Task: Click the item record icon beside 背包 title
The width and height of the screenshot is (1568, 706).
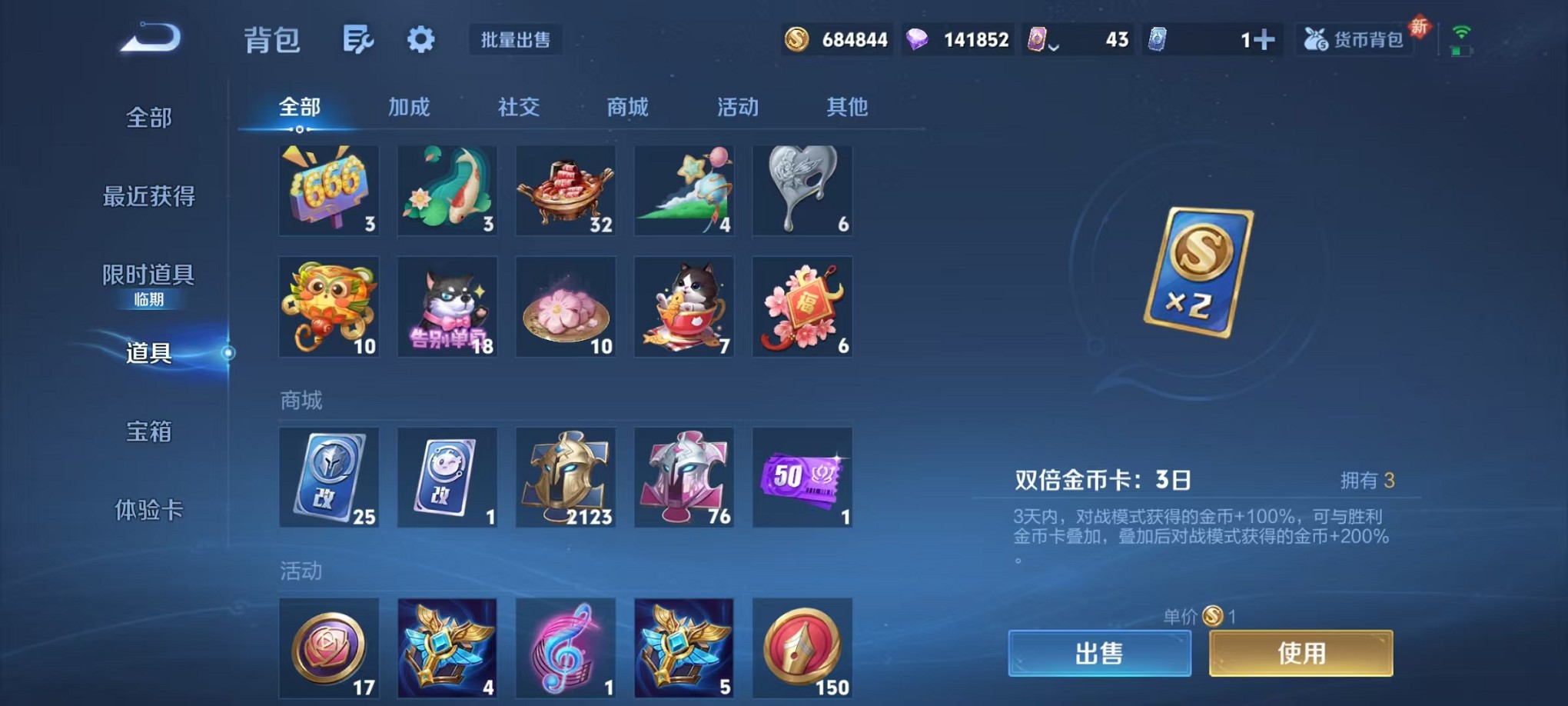Action: pos(358,38)
